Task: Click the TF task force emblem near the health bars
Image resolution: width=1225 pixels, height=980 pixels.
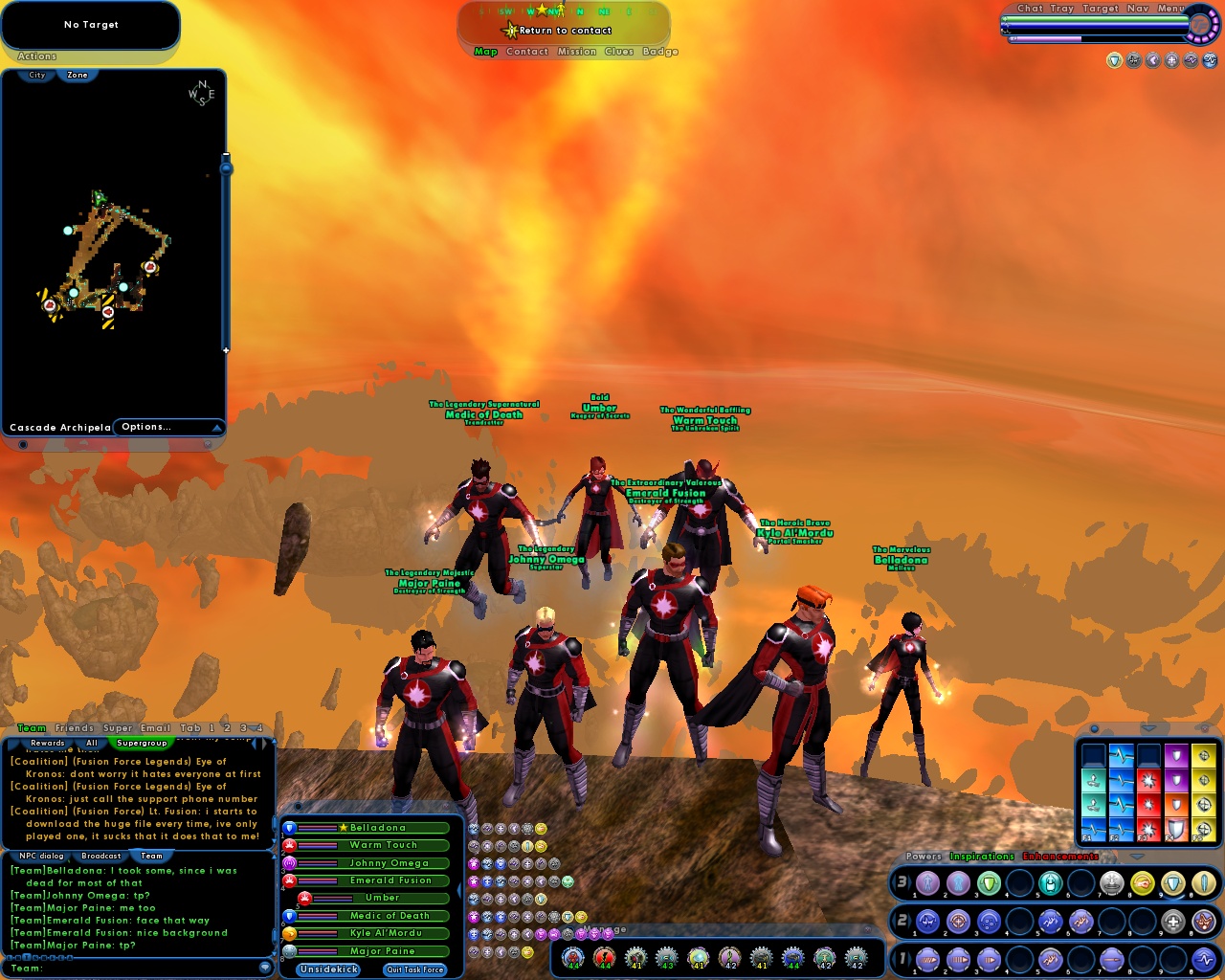Action: 1201,24
